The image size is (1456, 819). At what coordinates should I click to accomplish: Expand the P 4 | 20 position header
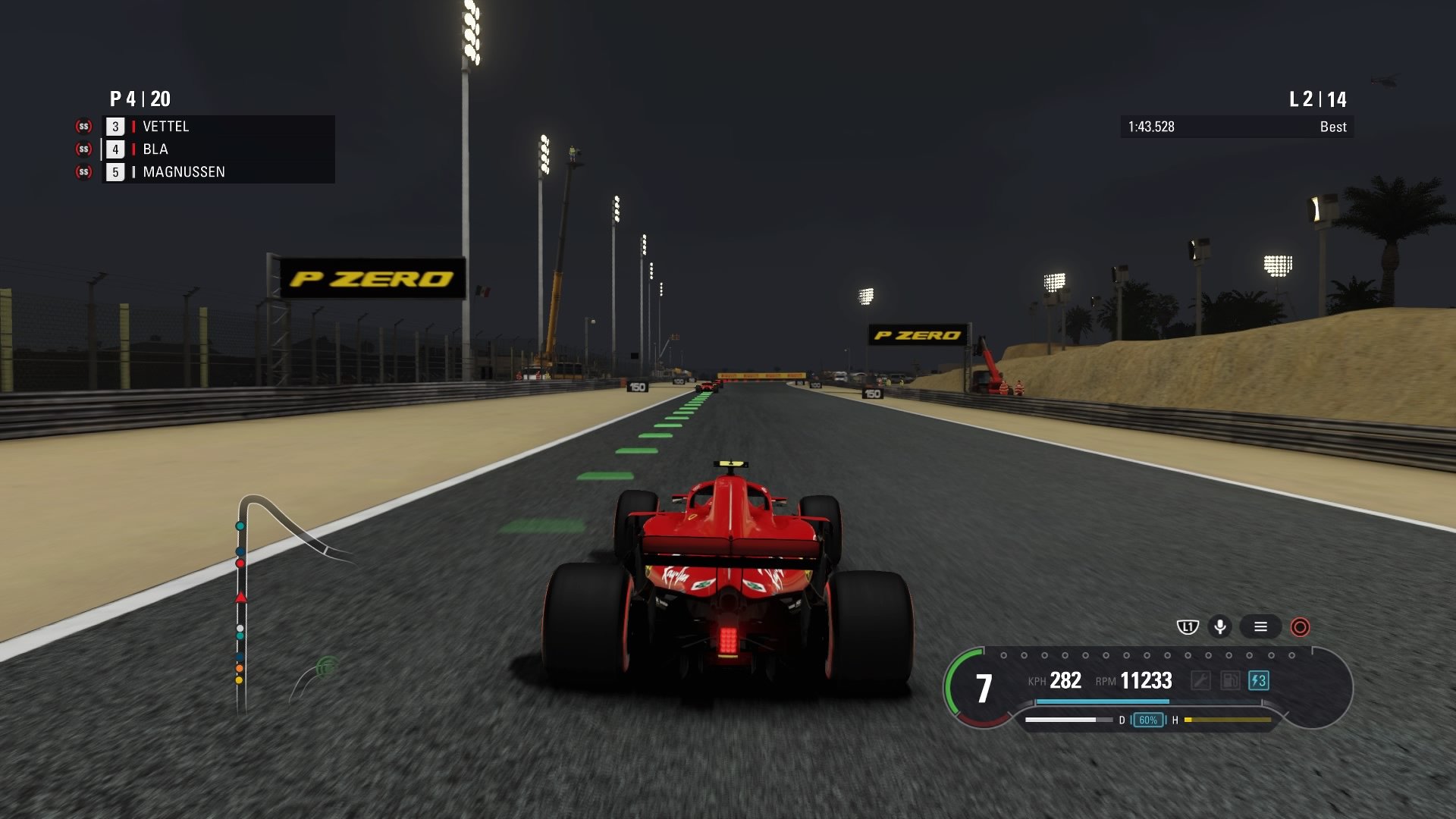pos(139,99)
